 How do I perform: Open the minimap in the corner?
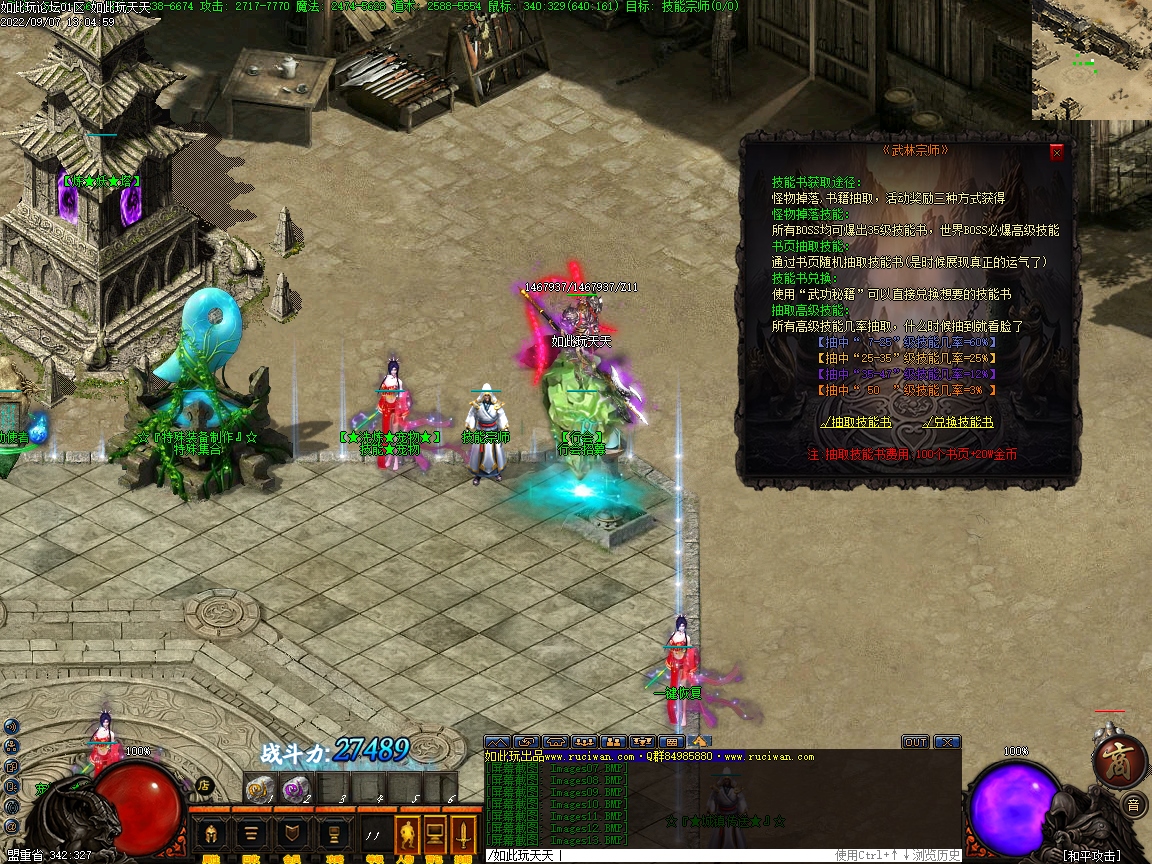pos(1091,60)
